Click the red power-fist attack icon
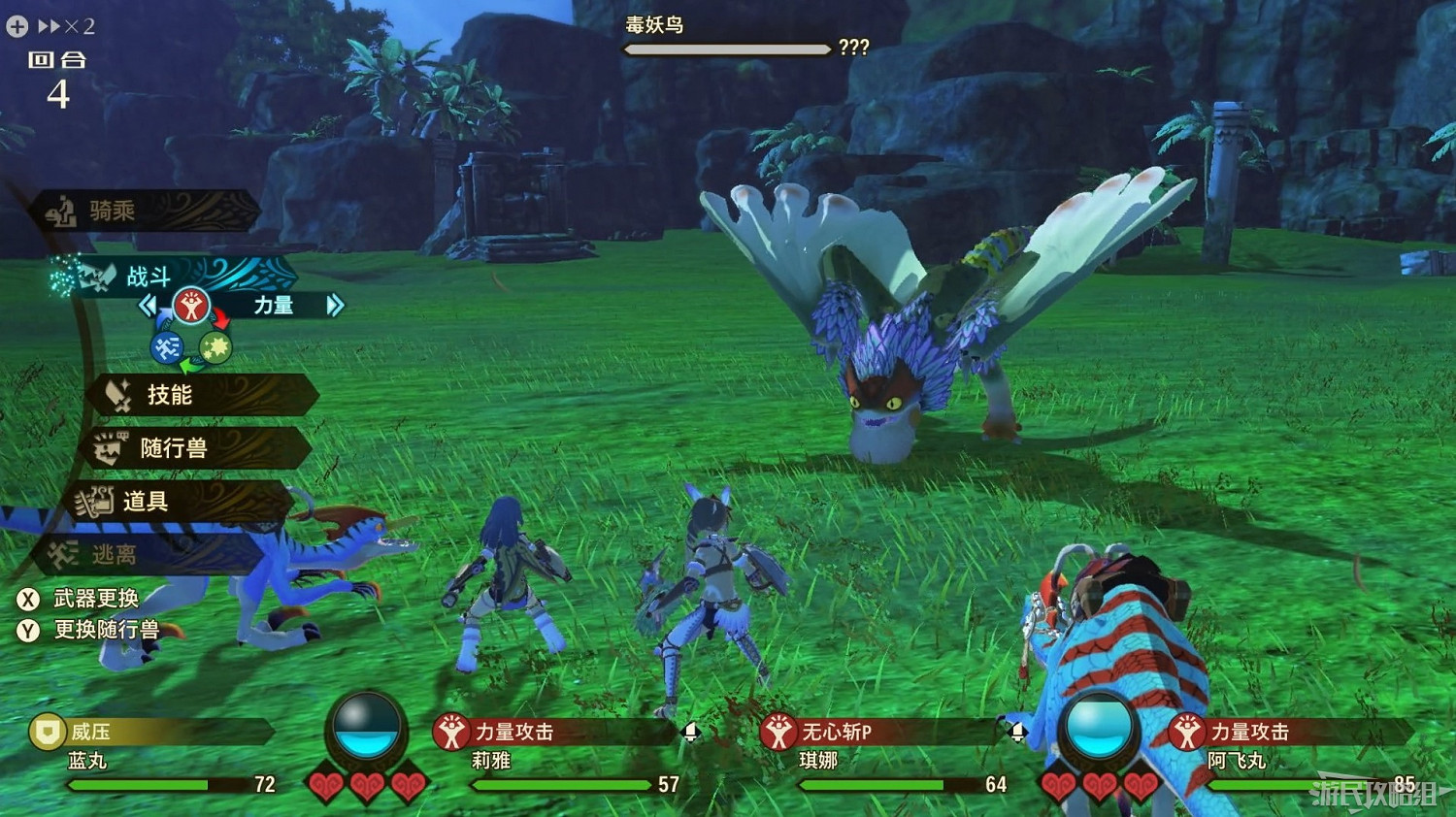1456x817 pixels. pyautogui.click(x=193, y=306)
